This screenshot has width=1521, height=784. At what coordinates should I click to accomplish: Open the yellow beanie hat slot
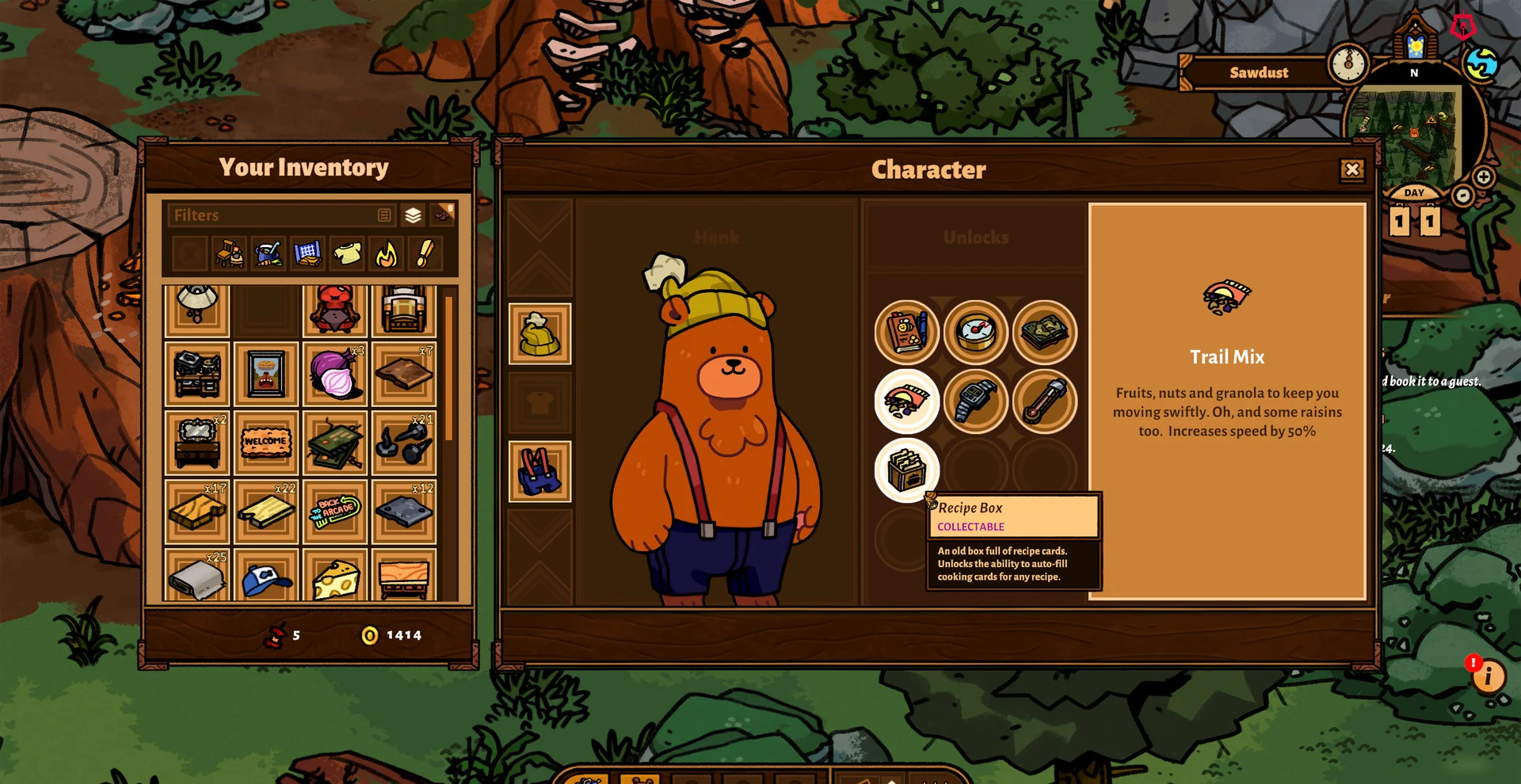click(539, 333)
